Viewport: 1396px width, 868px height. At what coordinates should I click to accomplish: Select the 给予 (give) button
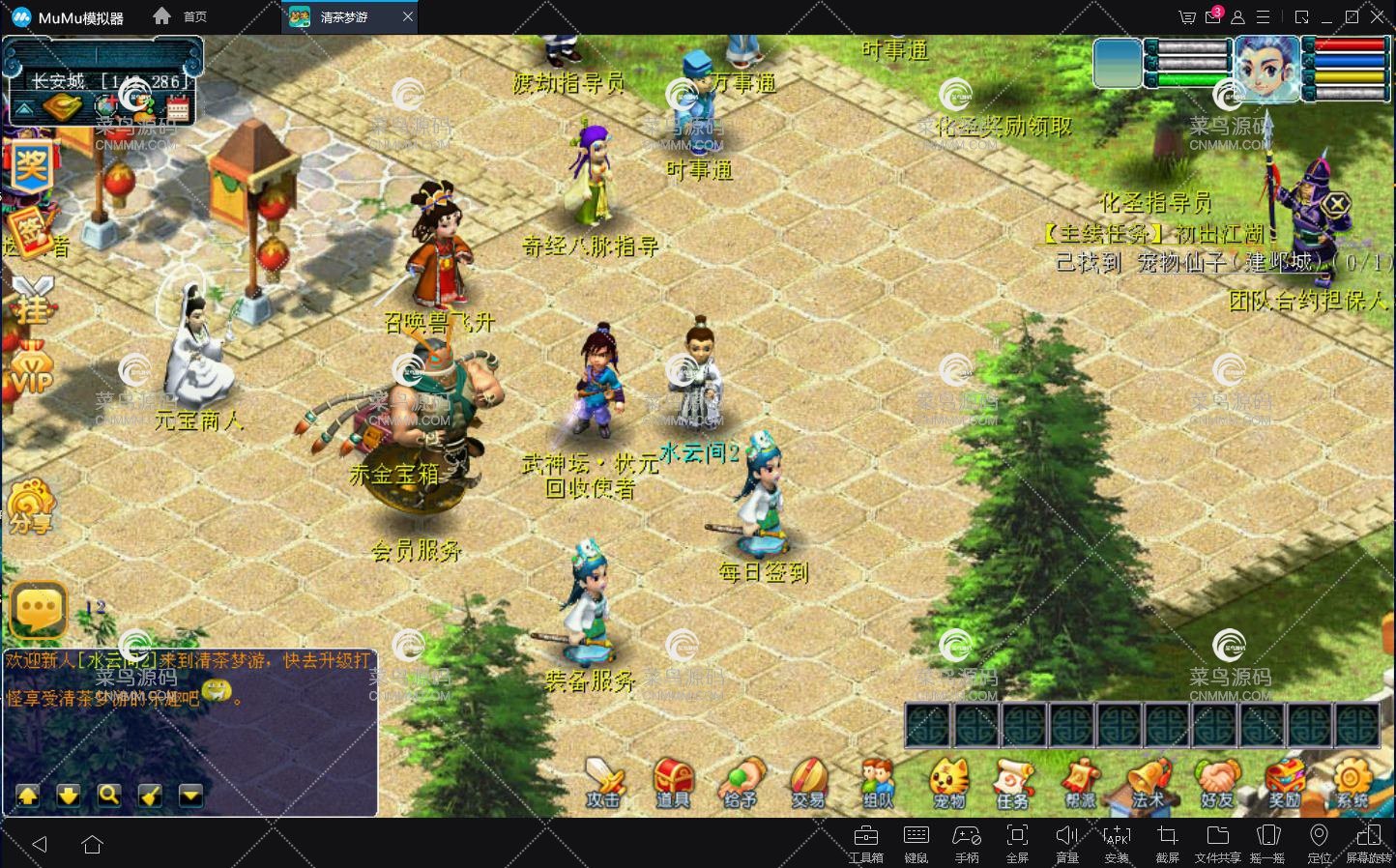pos(742,782)
